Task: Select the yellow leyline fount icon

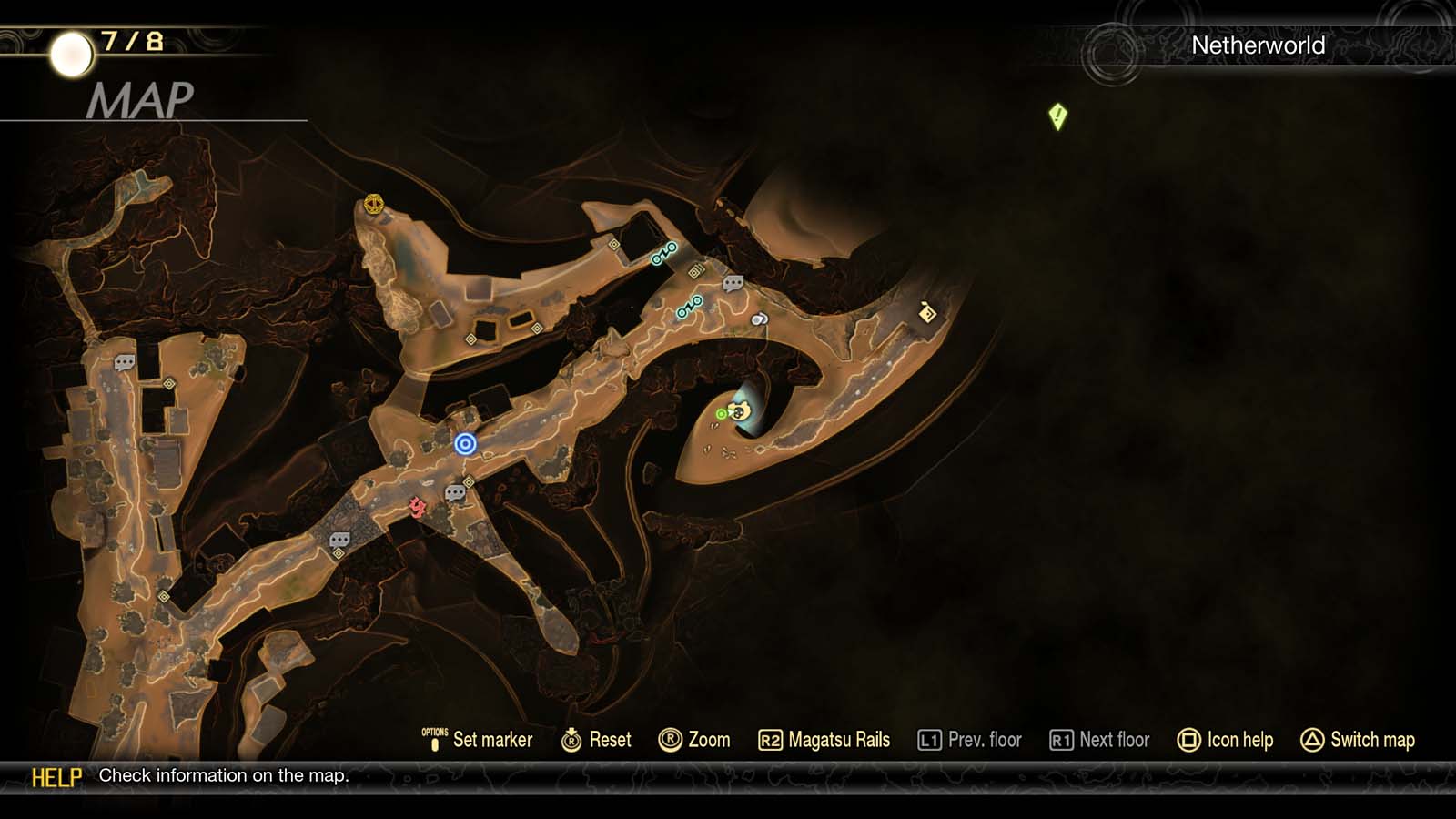Action: coord(372,204)
